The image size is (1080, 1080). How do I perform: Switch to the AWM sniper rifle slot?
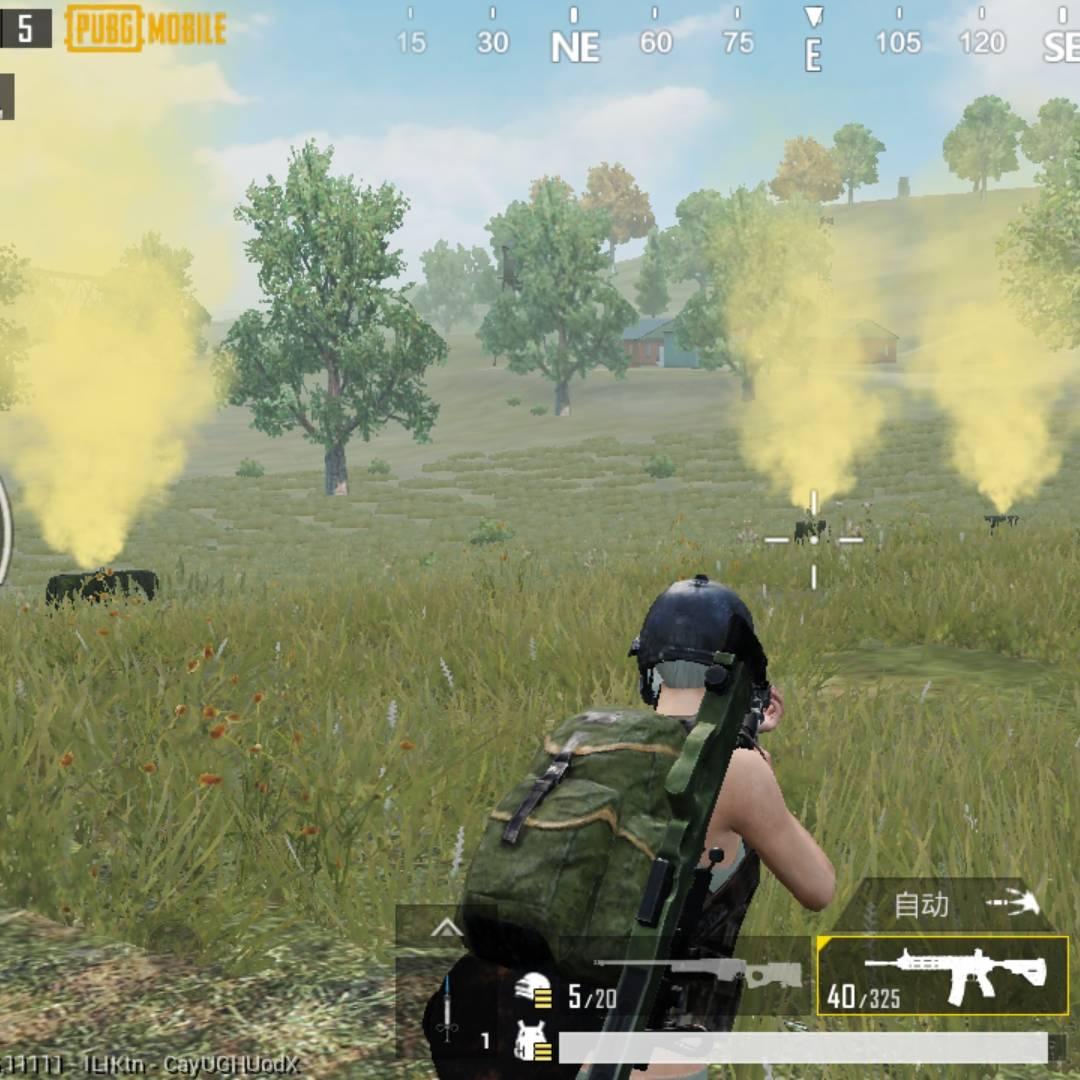click(x=688, y=975)
